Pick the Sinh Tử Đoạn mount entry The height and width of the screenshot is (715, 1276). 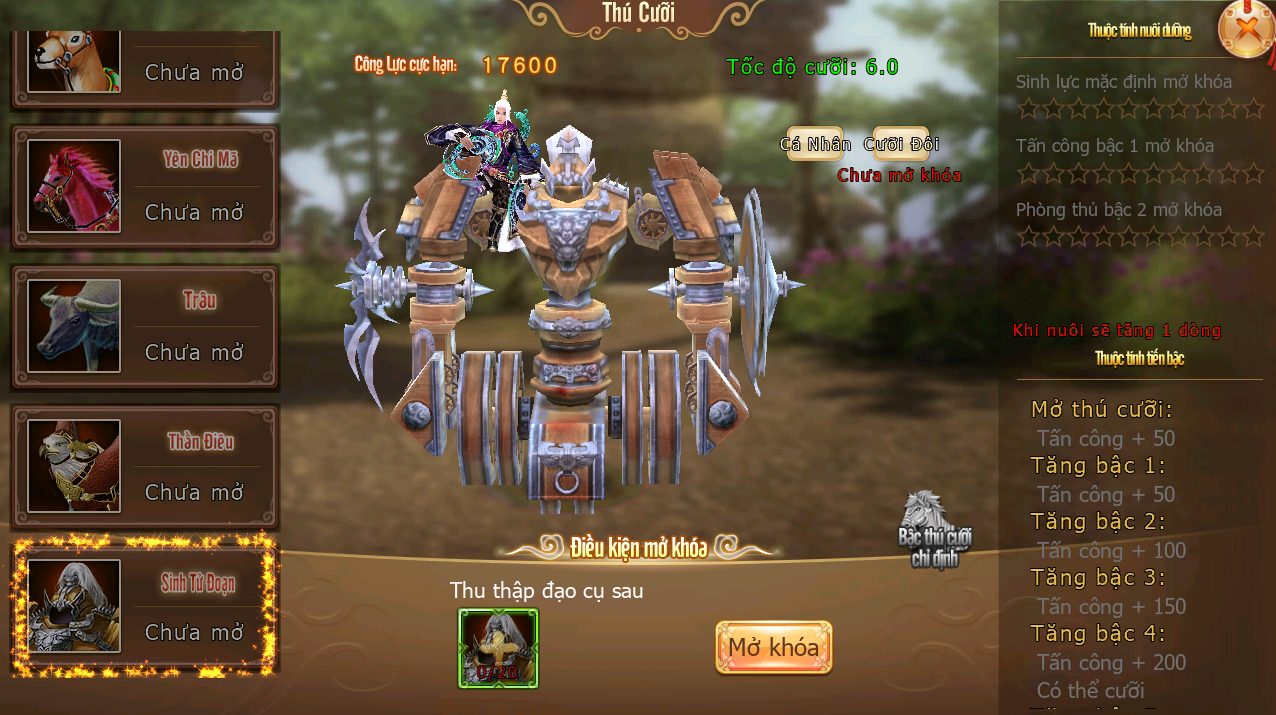[145, 607]
